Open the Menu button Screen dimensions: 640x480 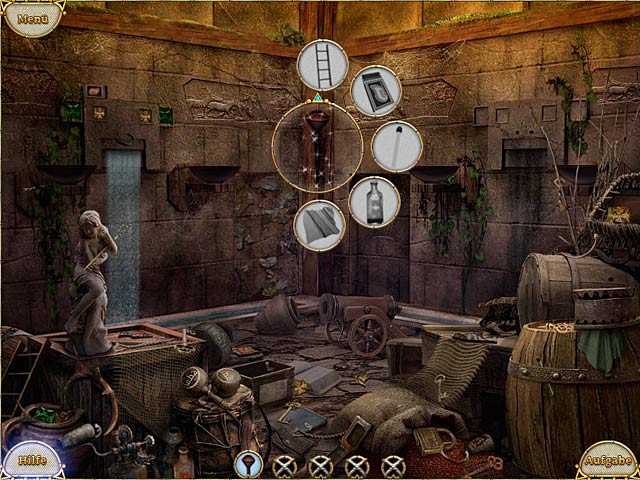coord(32,18)
